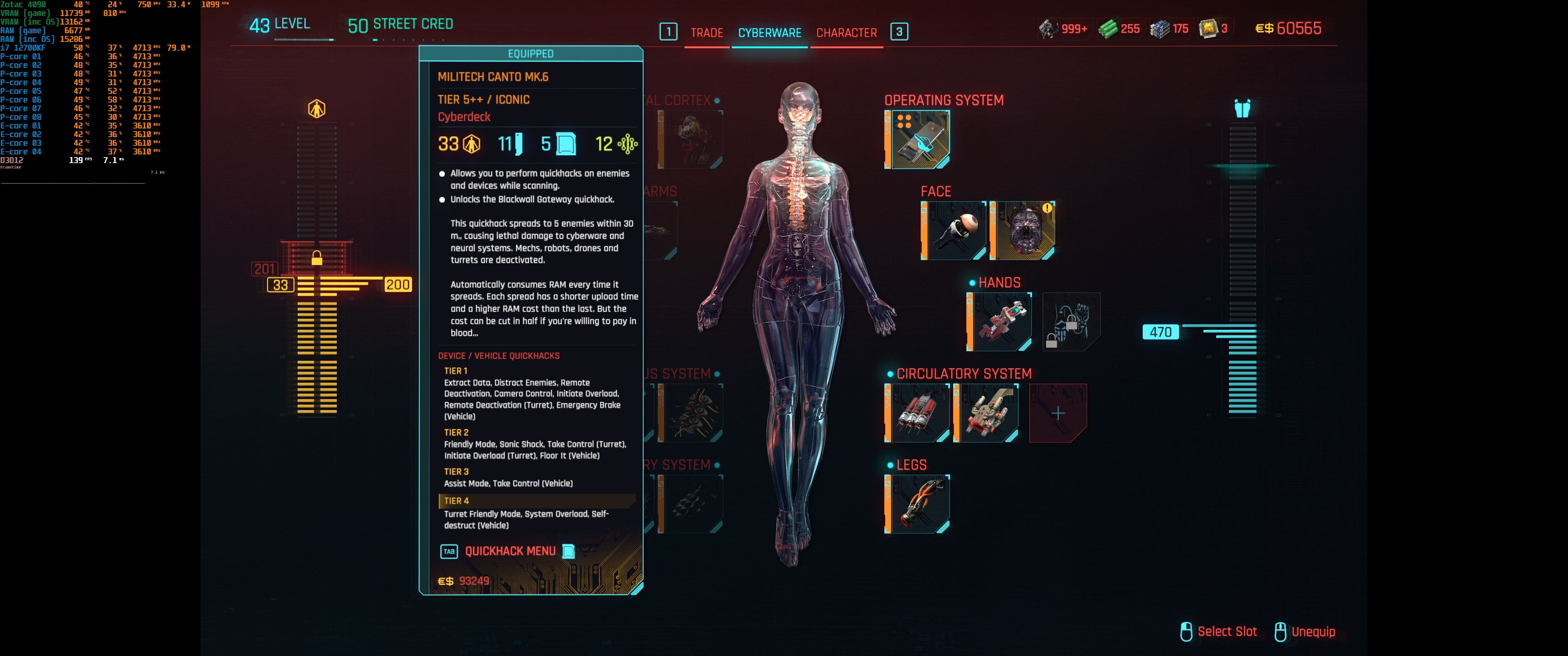The height and width of the screenshot is (656, 1568).
Task: Select the first Circulatory System implant
Action: (918, 413)
